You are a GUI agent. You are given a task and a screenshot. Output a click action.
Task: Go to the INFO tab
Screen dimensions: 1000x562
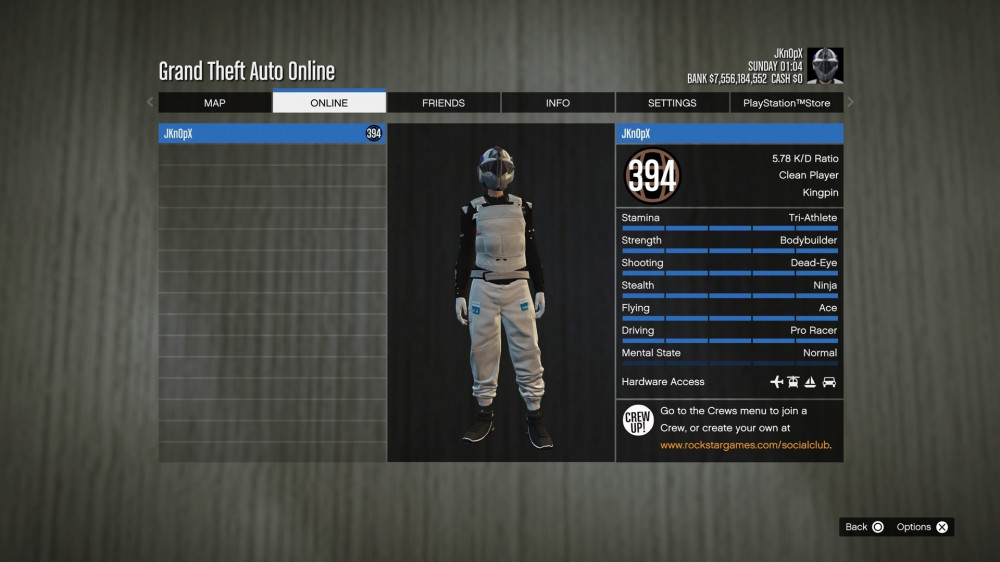click(x=558, y=103)
